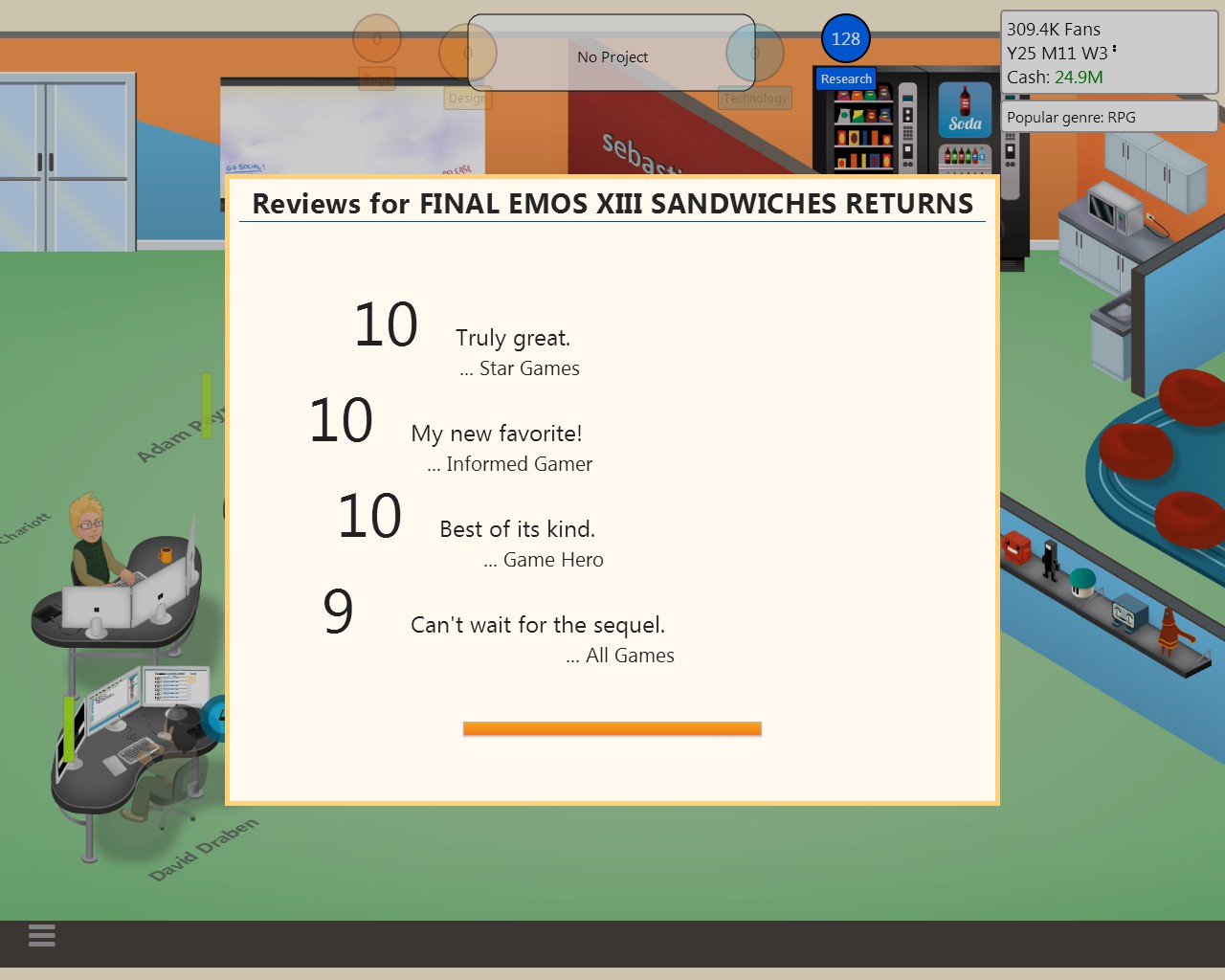This screenshot has width=1225, height=980.
Task: Click the No Project bar at the top
Action: pyautogui.click(x=612, y=56)
